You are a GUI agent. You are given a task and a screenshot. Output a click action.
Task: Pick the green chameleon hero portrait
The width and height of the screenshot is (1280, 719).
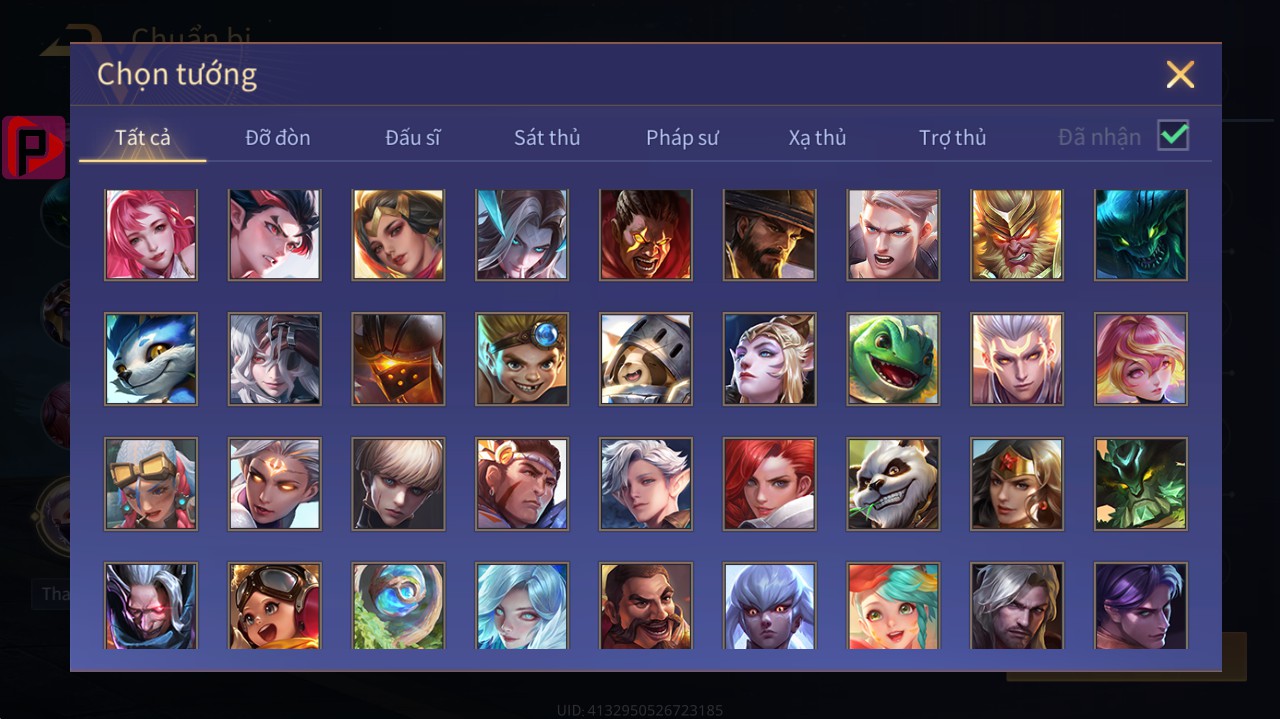click(x=893, y=359)
